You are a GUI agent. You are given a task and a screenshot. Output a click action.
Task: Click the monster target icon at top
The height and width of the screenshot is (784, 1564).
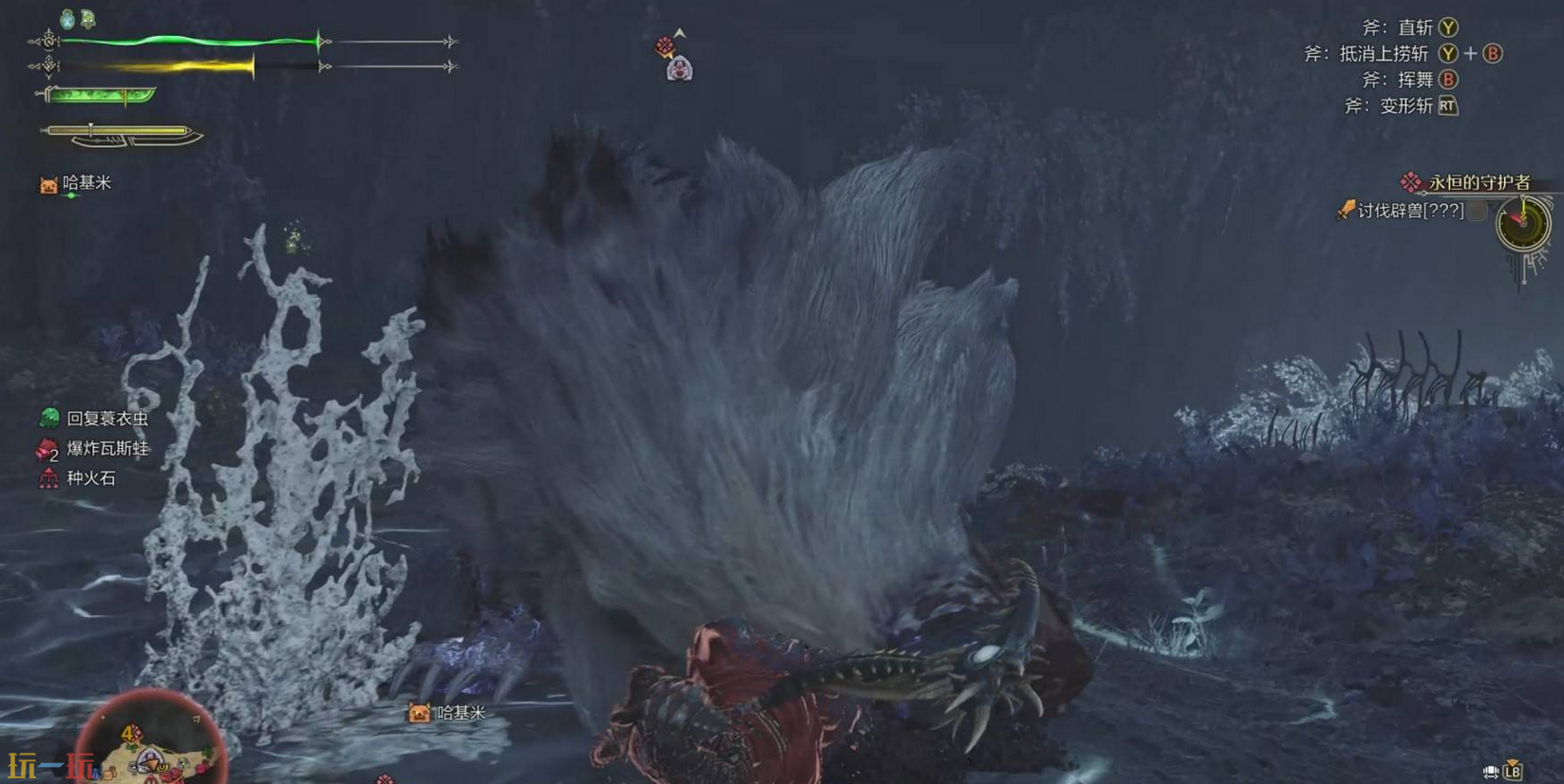point(678,68)
